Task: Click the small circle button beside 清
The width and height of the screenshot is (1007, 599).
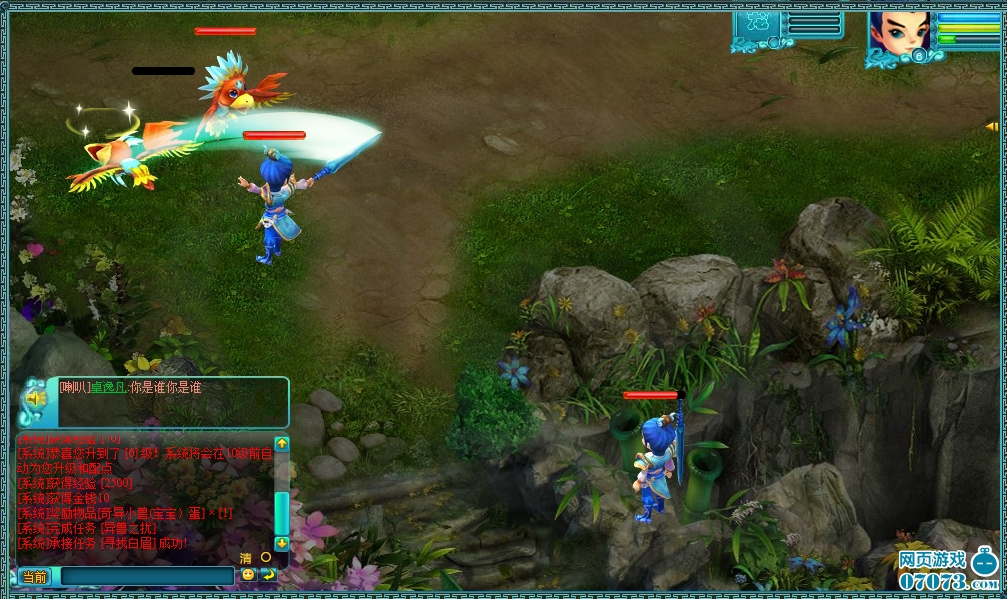Action: pos(266,557)
